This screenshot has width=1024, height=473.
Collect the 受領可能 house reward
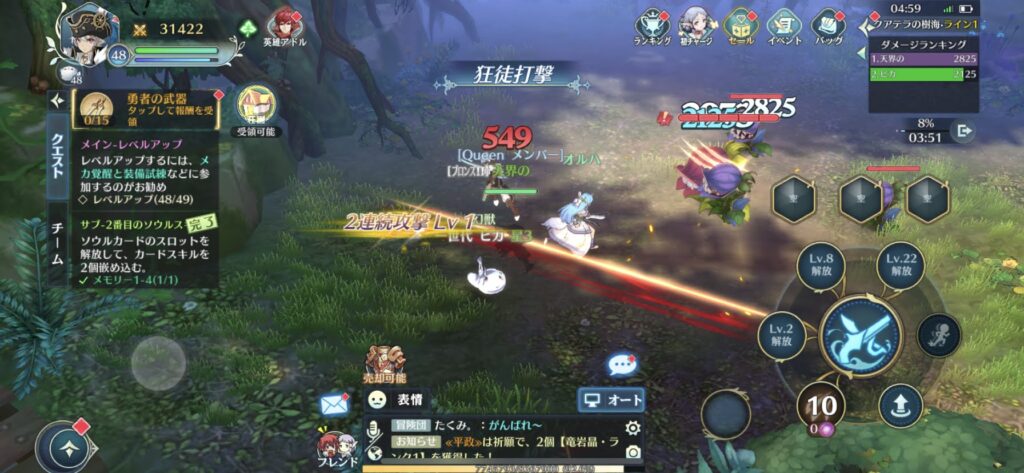tap(256, 108)
